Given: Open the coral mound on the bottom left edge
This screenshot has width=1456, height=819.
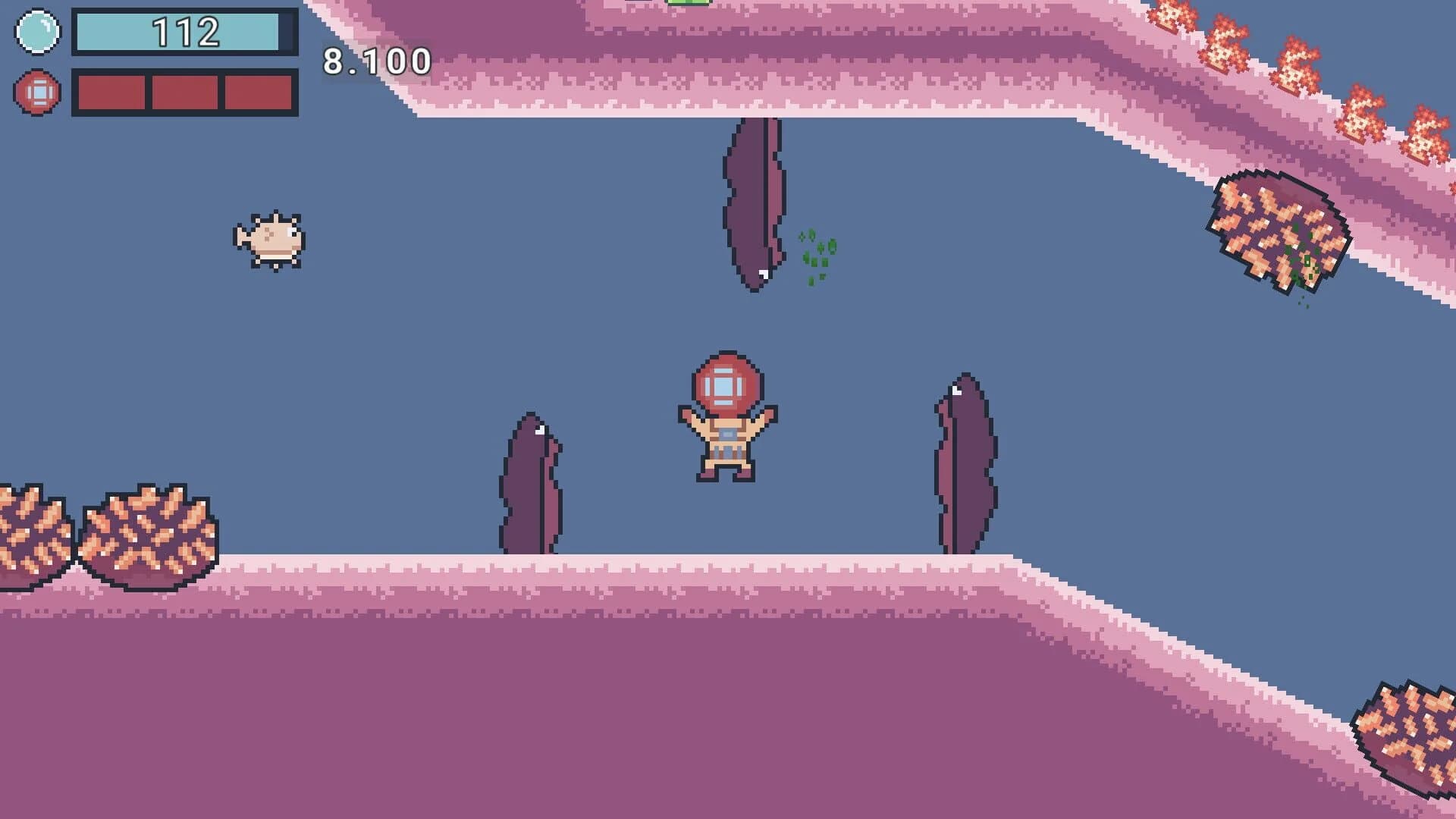Looking at the screenshot, I should (34, 531).
